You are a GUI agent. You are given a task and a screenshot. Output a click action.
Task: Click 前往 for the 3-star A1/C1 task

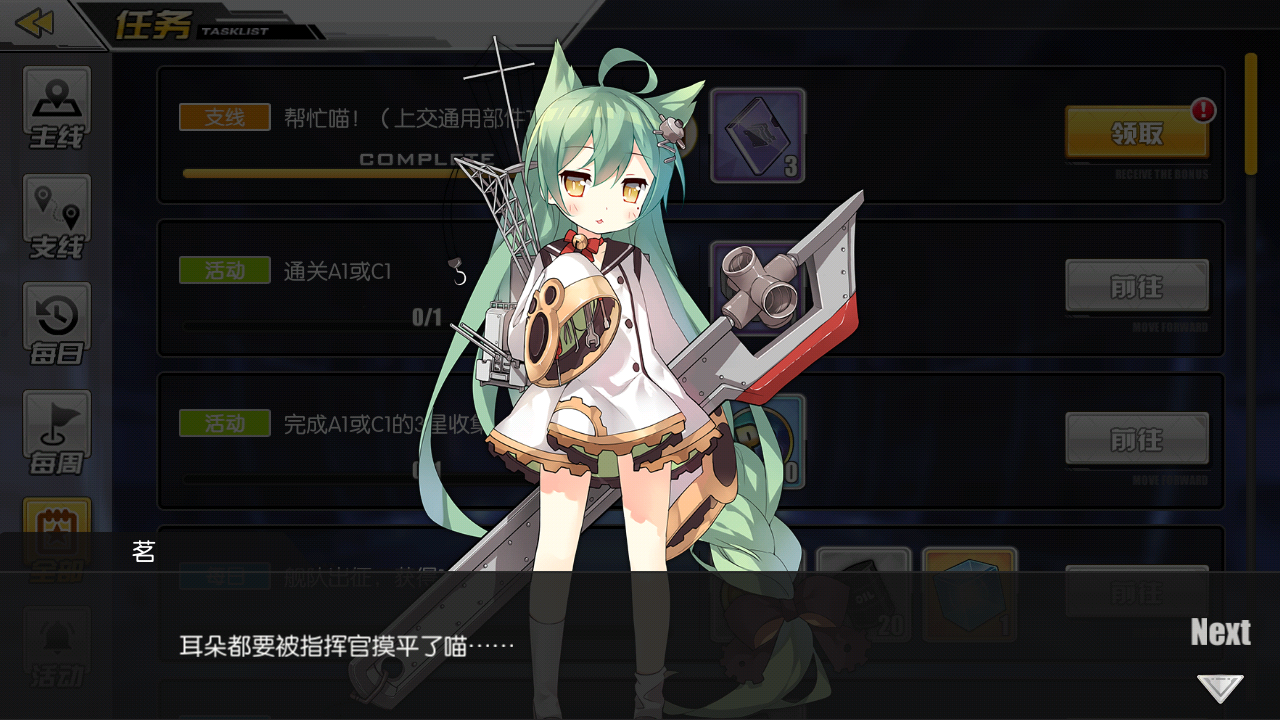pos(1137,439)
